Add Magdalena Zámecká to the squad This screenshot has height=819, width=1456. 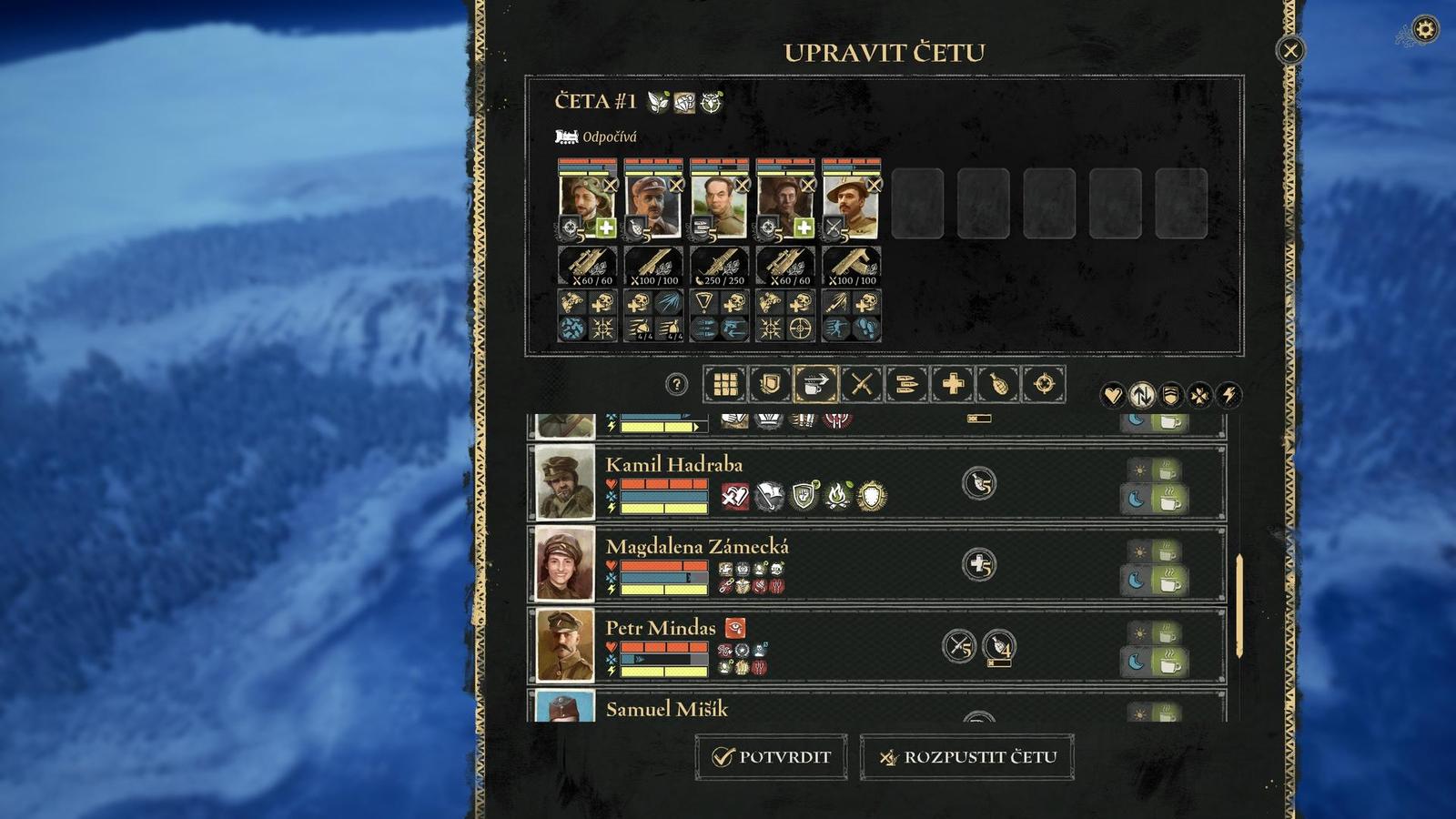click(x=697, y=547)
